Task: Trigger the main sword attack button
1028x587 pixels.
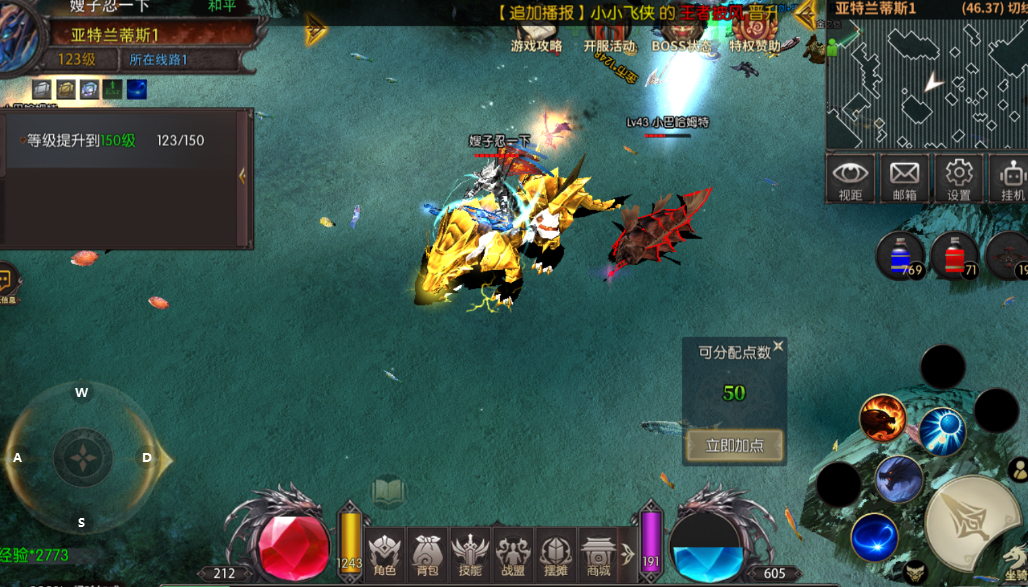Action: (971, 520)
